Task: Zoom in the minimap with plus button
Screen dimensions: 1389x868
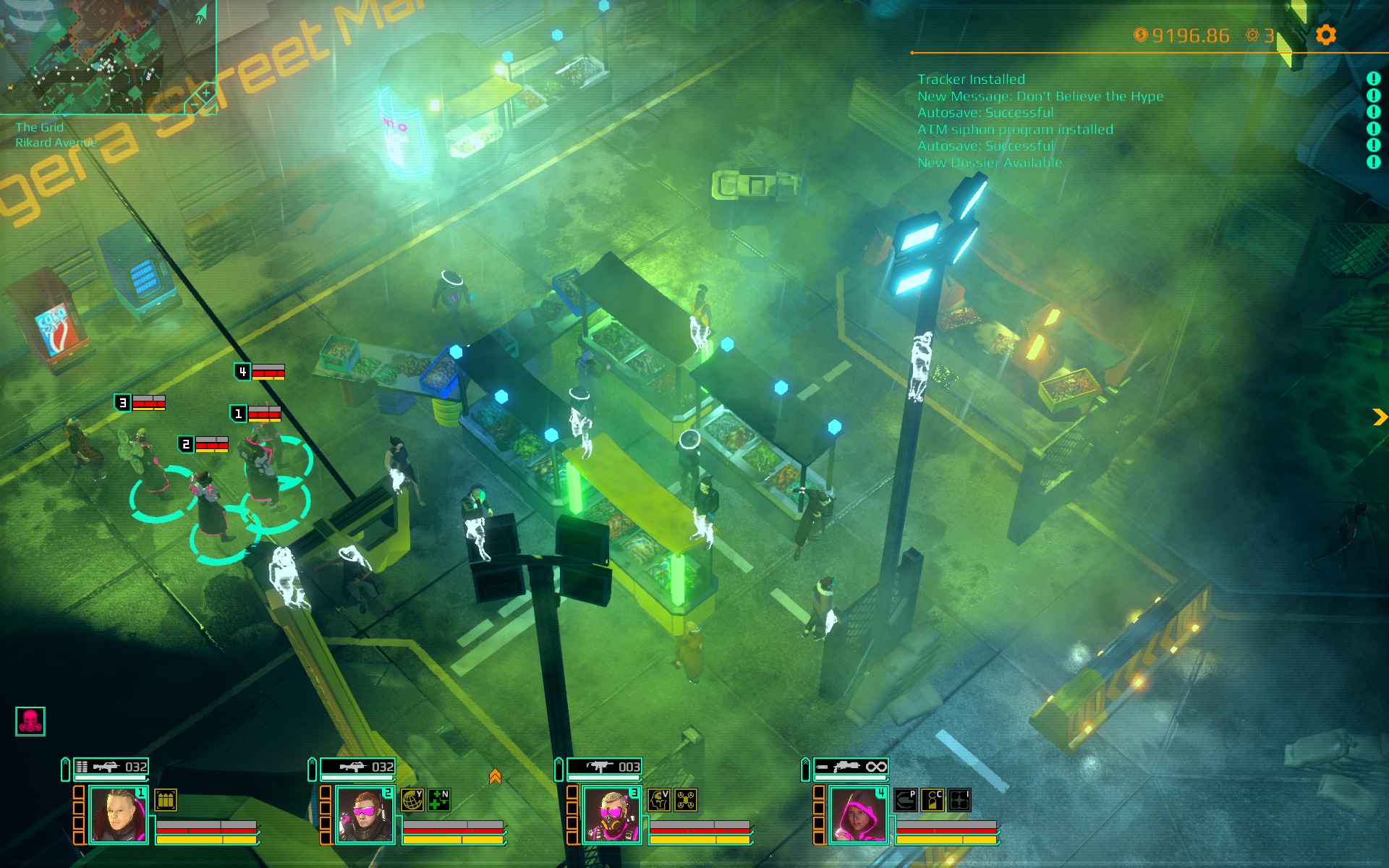Action: click(206, 93)
